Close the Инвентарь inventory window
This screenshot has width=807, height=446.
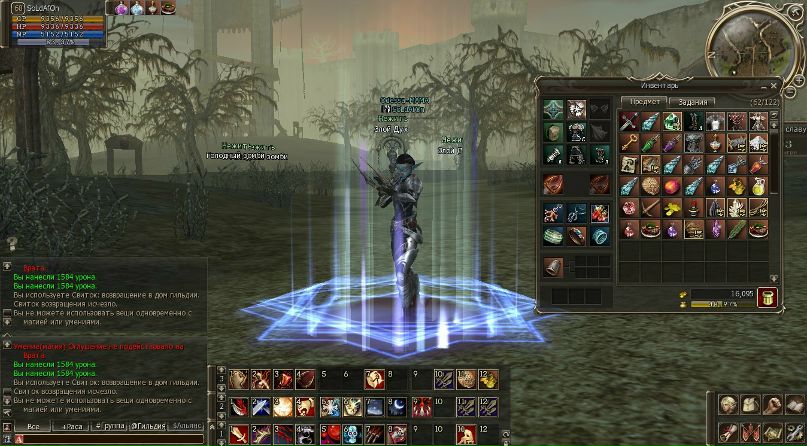click(772, 85)
